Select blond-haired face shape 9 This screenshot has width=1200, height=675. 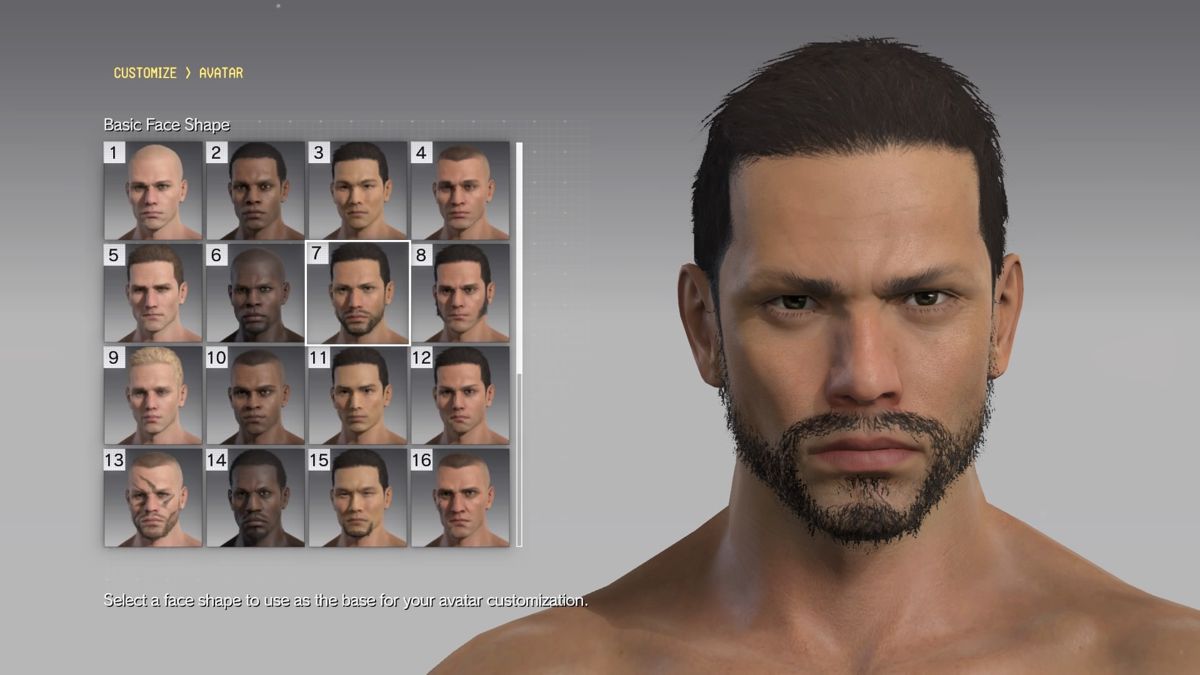153,395
